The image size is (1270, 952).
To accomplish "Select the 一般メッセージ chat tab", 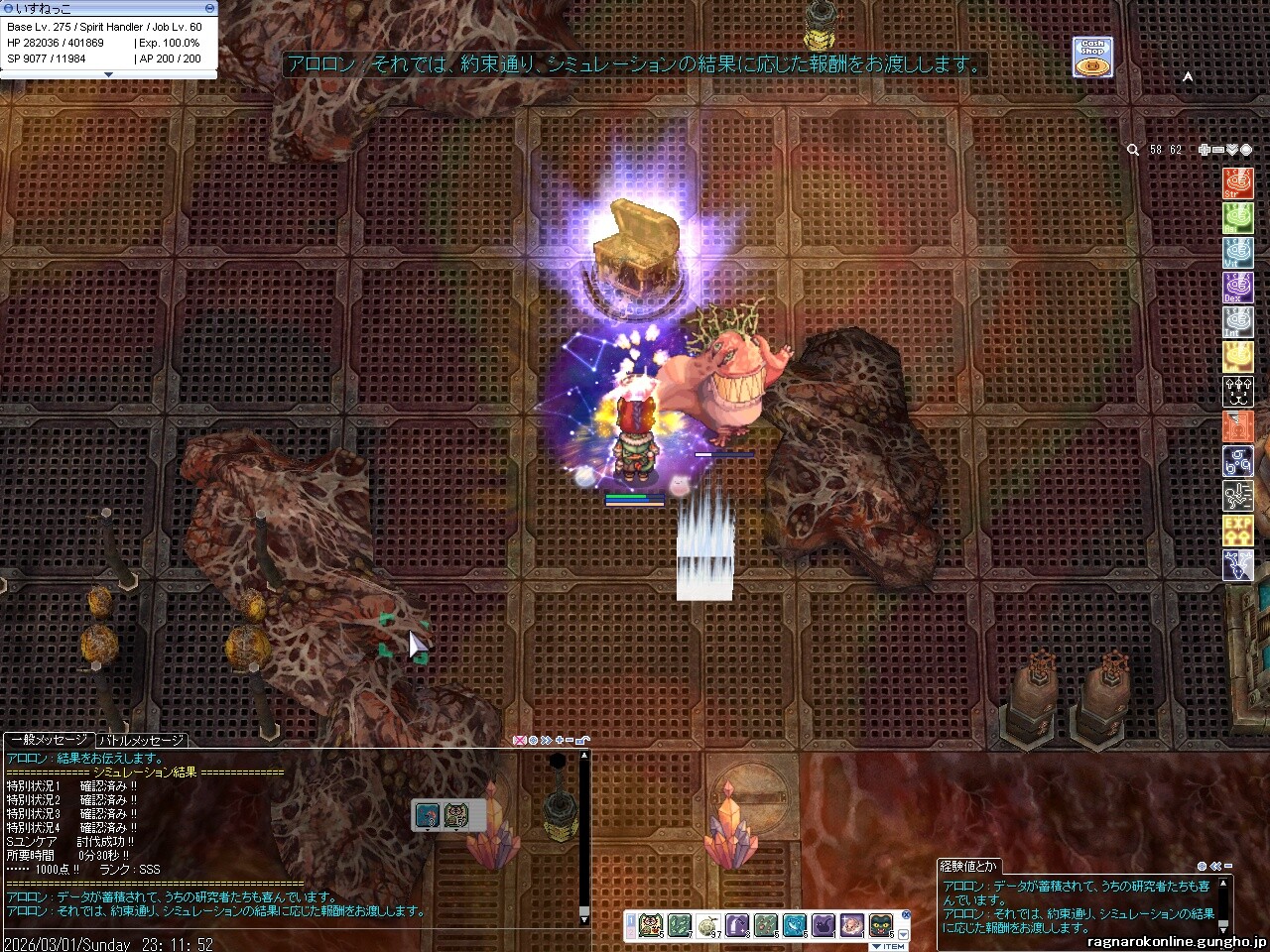I will pos(49,740).
